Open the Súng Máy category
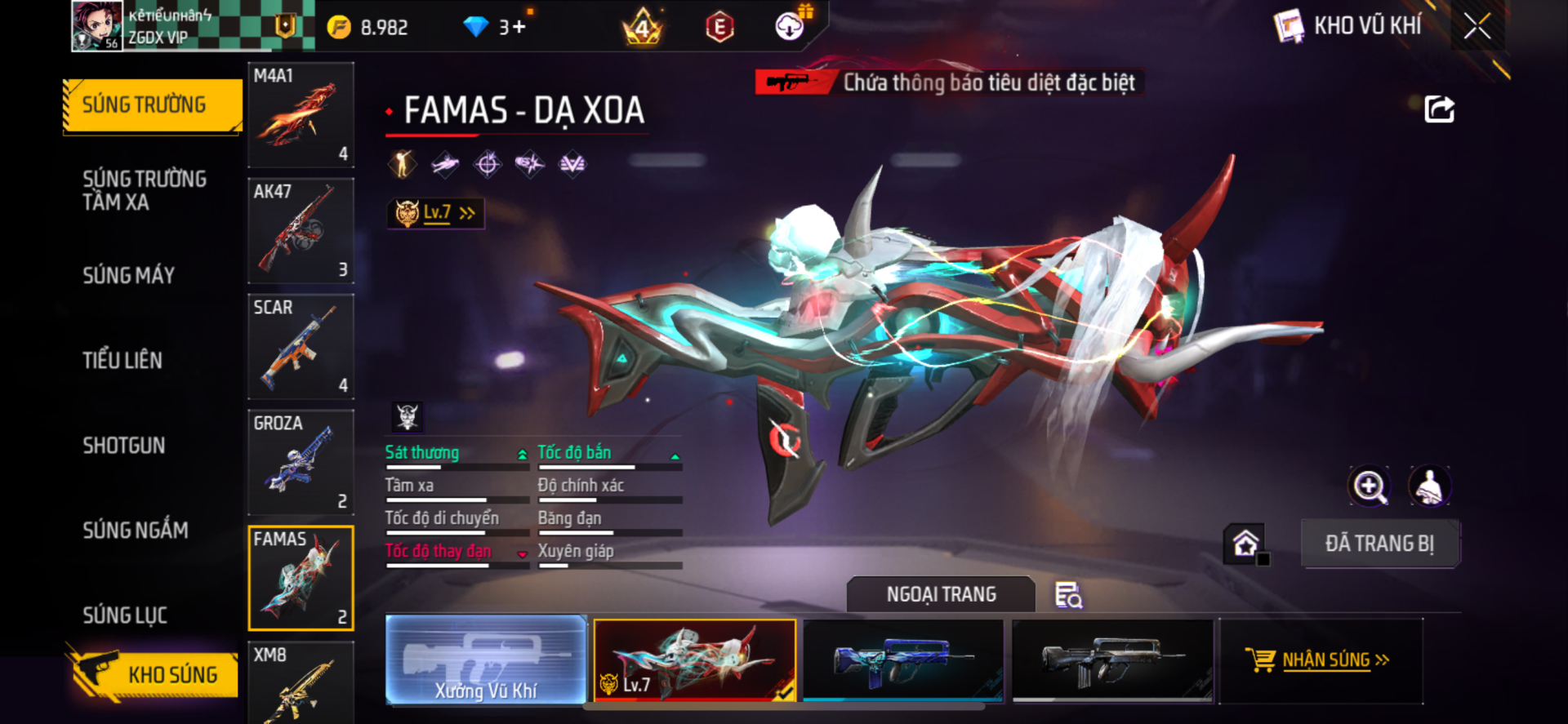Viewport: 1568px width, 724px height. coord(129,275)
